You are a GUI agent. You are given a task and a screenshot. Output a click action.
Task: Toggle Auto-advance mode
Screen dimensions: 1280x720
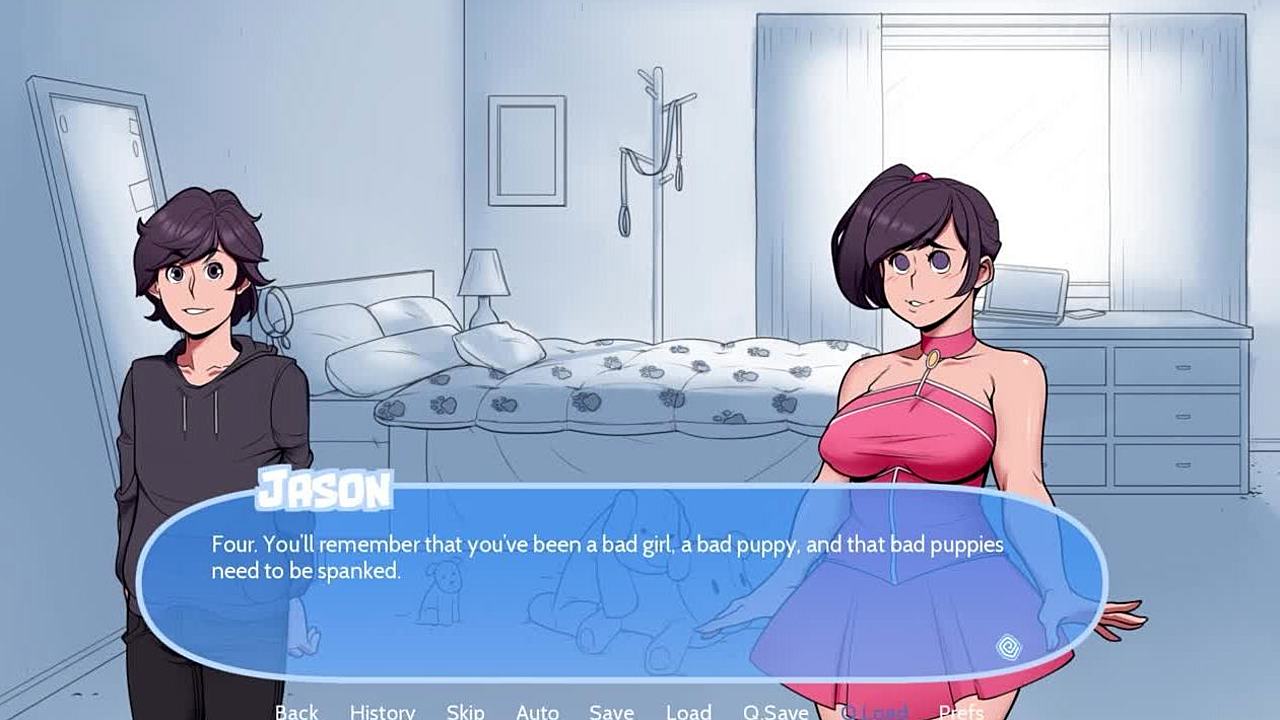tap(537, 711)
